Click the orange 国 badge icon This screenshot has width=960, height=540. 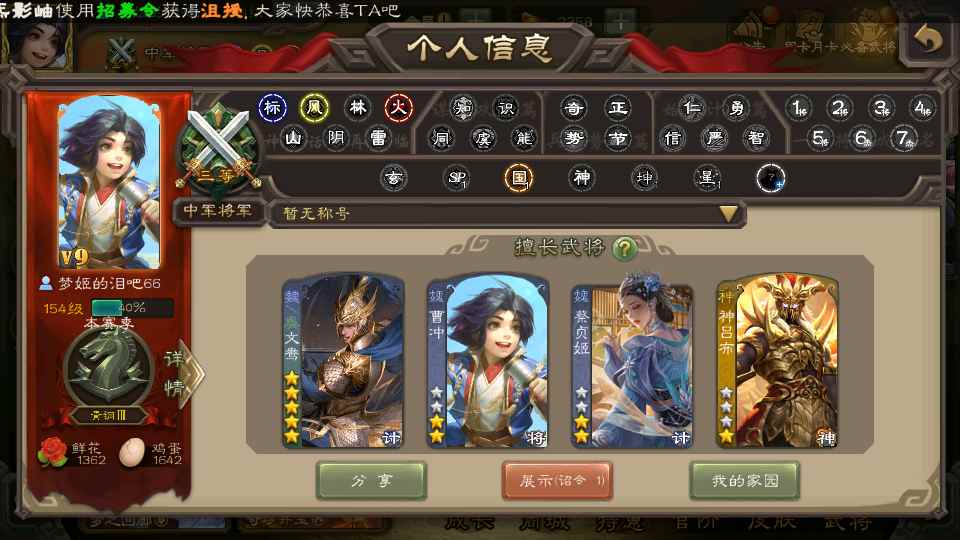[518, 178]
